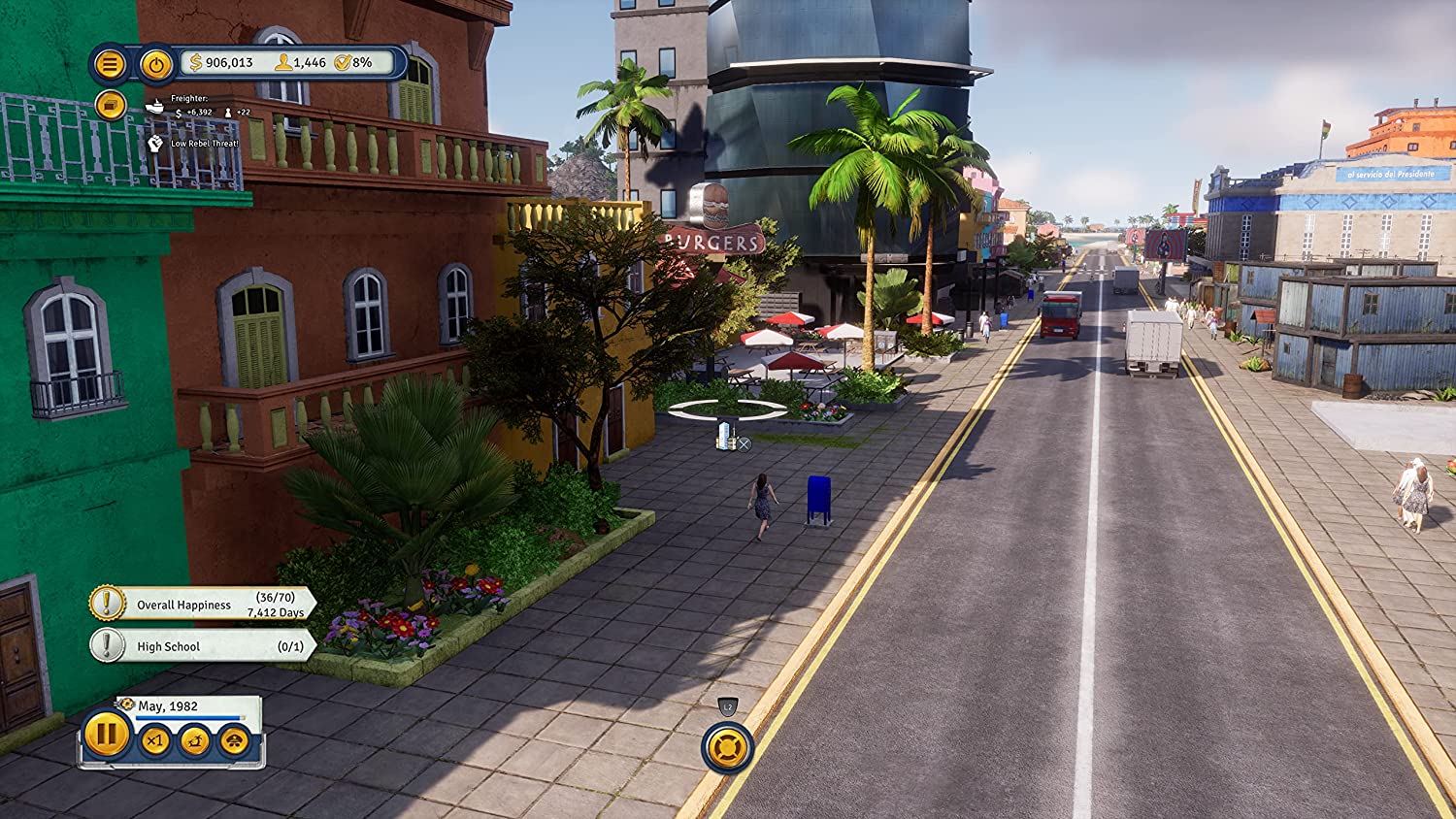Screen dimensions: 1456x819
Task: Select the High School task entry
Action: (202, 646)
